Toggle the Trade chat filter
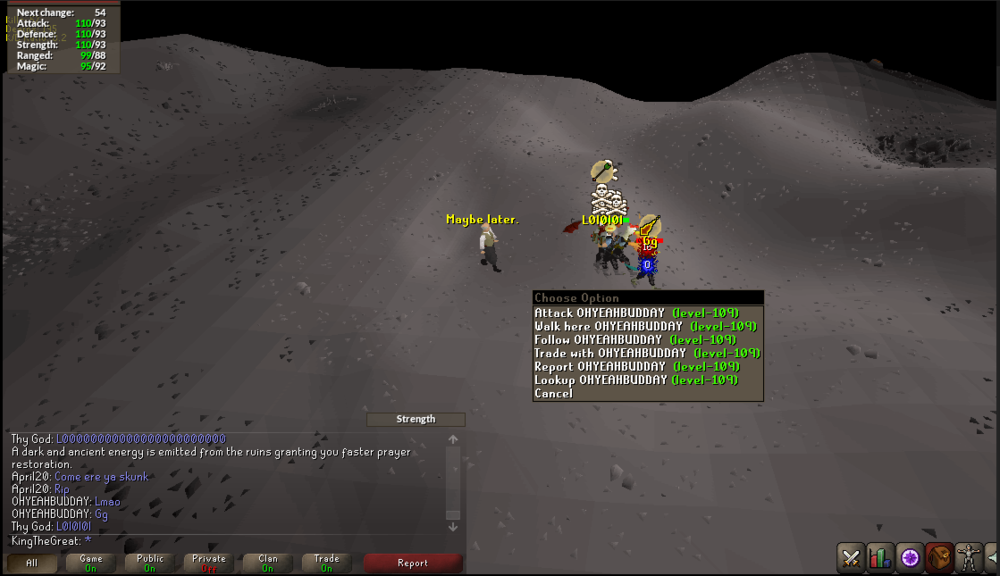 [x=327, y=563]
